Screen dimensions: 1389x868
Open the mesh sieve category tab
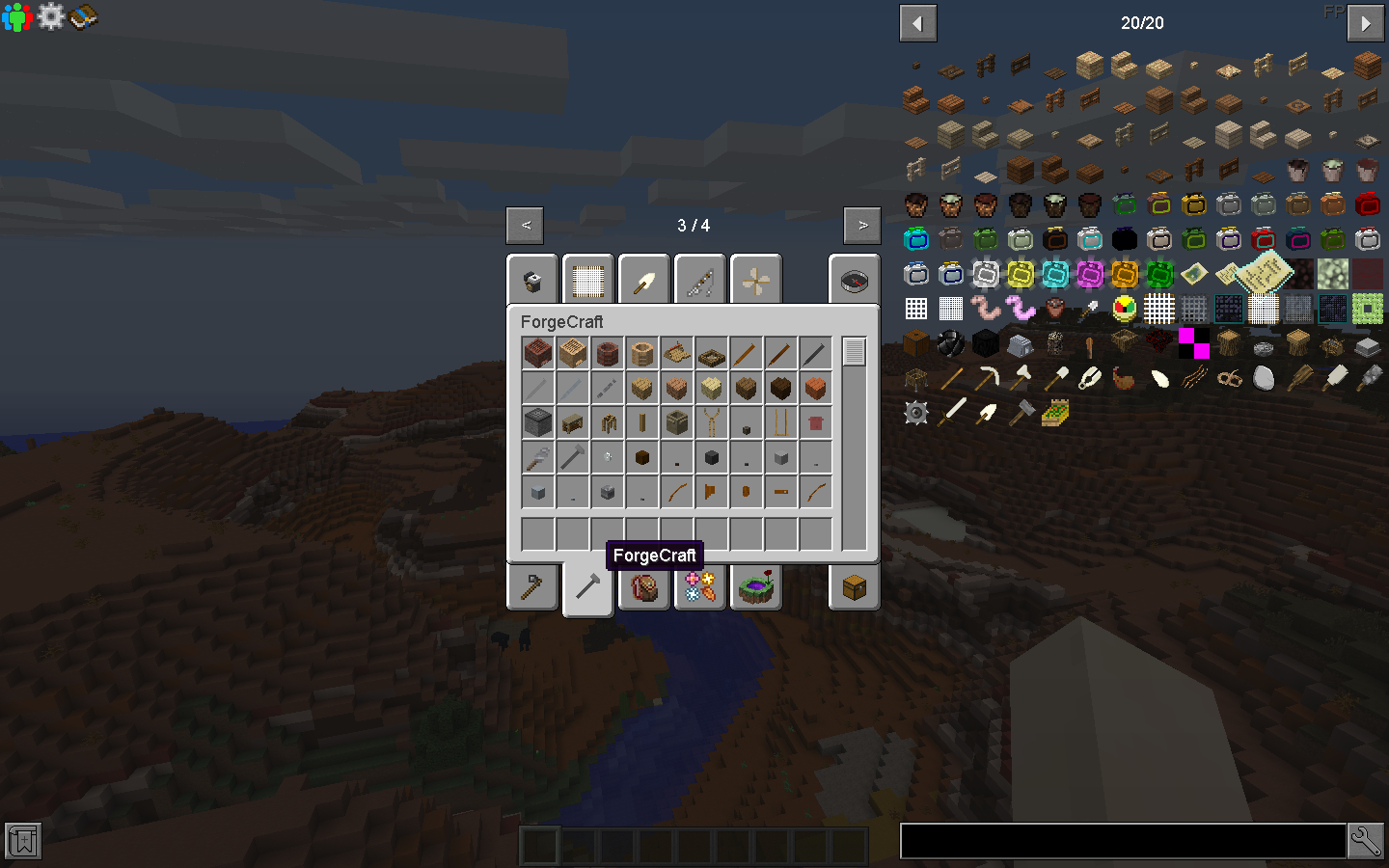coord(587,279)
